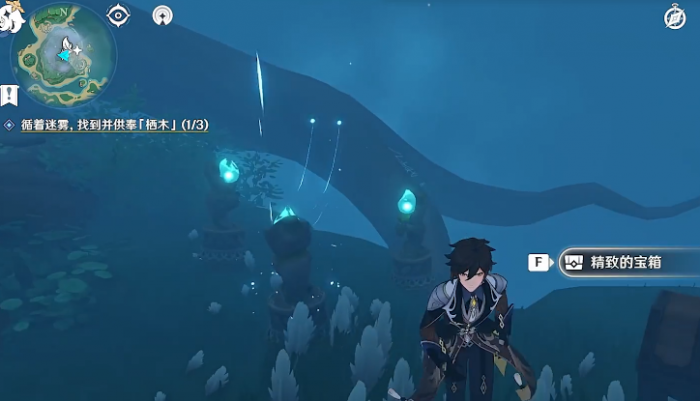Select the tracked quest objective text
Screen dimensions: 700x401
[x=112, y=125]
